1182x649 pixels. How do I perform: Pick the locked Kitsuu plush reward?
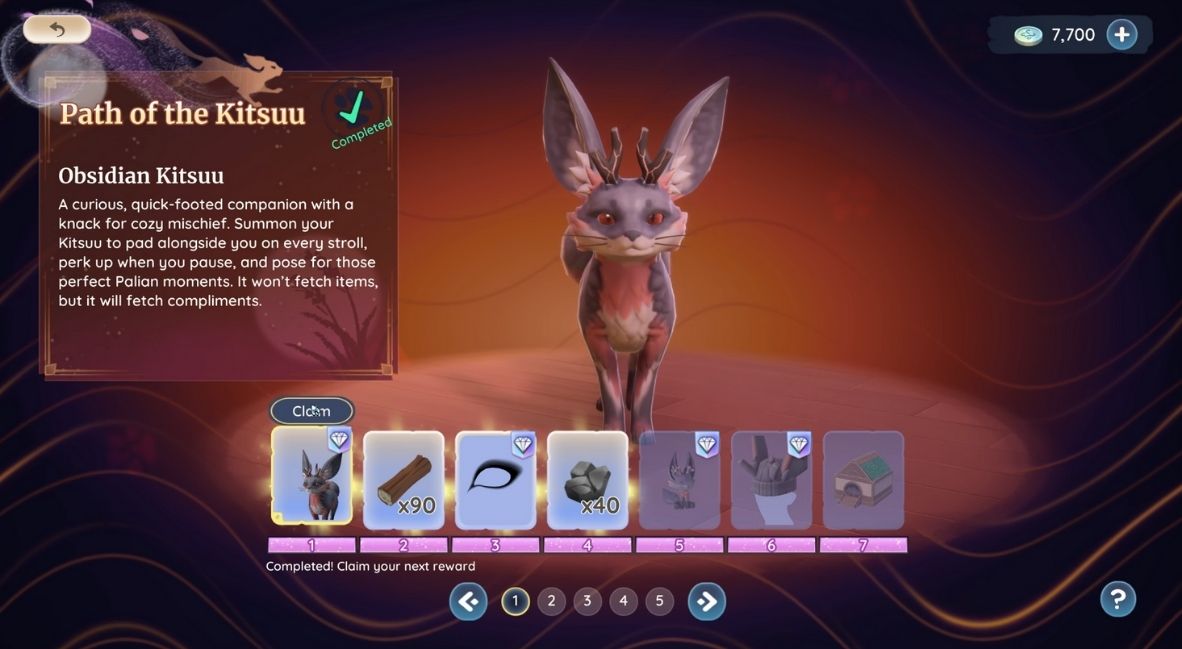coord(679,480)
